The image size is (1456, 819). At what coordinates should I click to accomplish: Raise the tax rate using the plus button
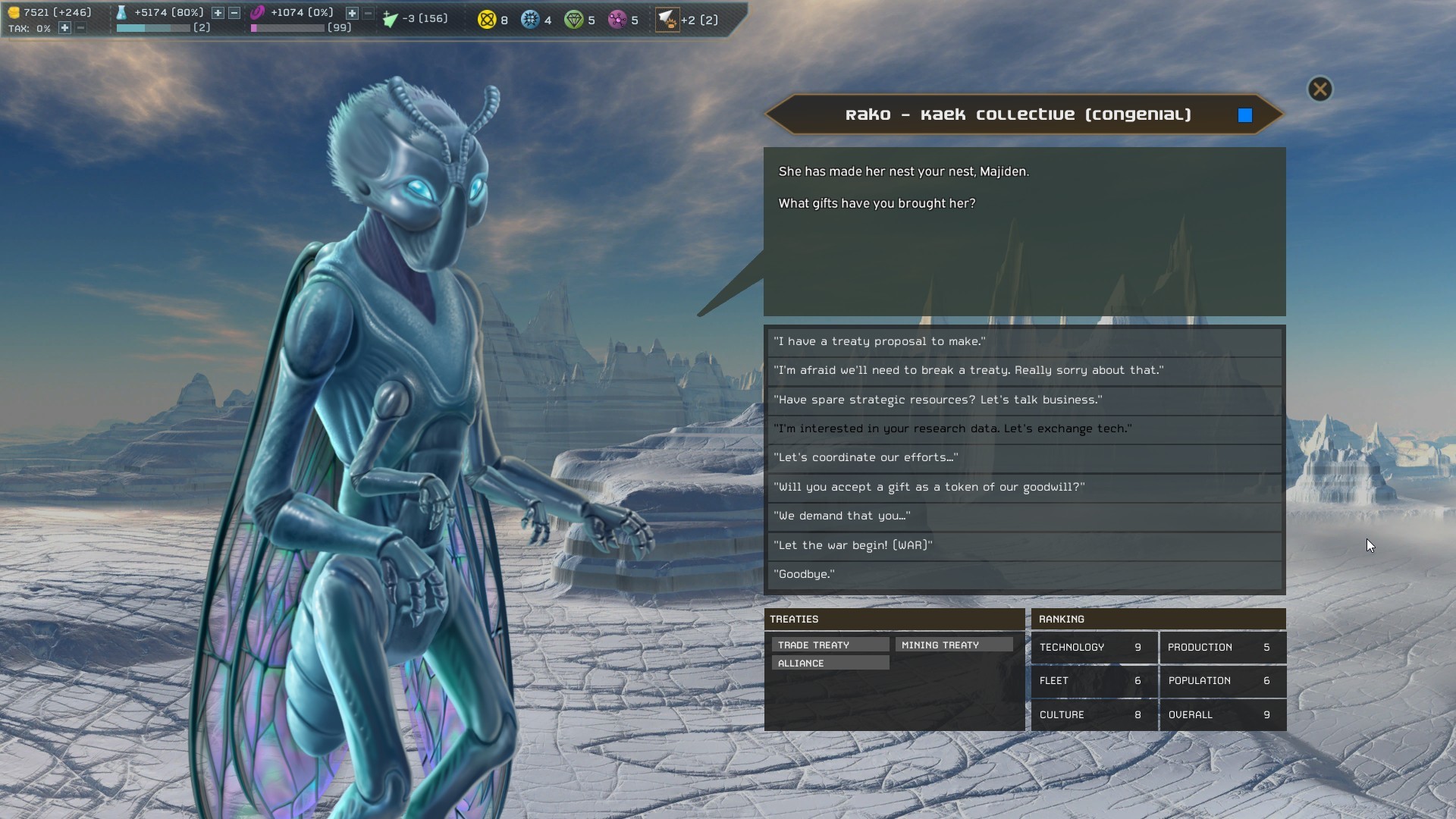click(x=64, y=29)
